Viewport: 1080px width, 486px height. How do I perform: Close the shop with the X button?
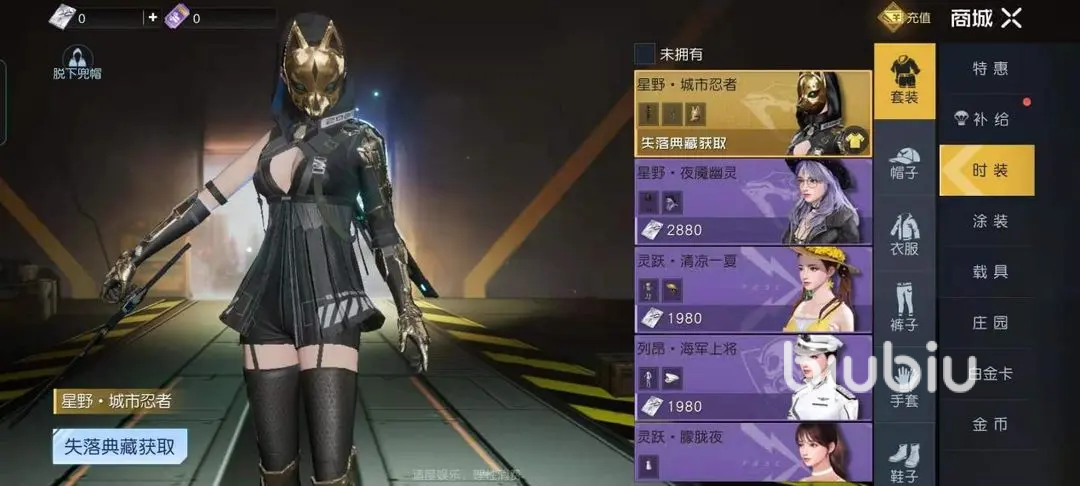1012,17
